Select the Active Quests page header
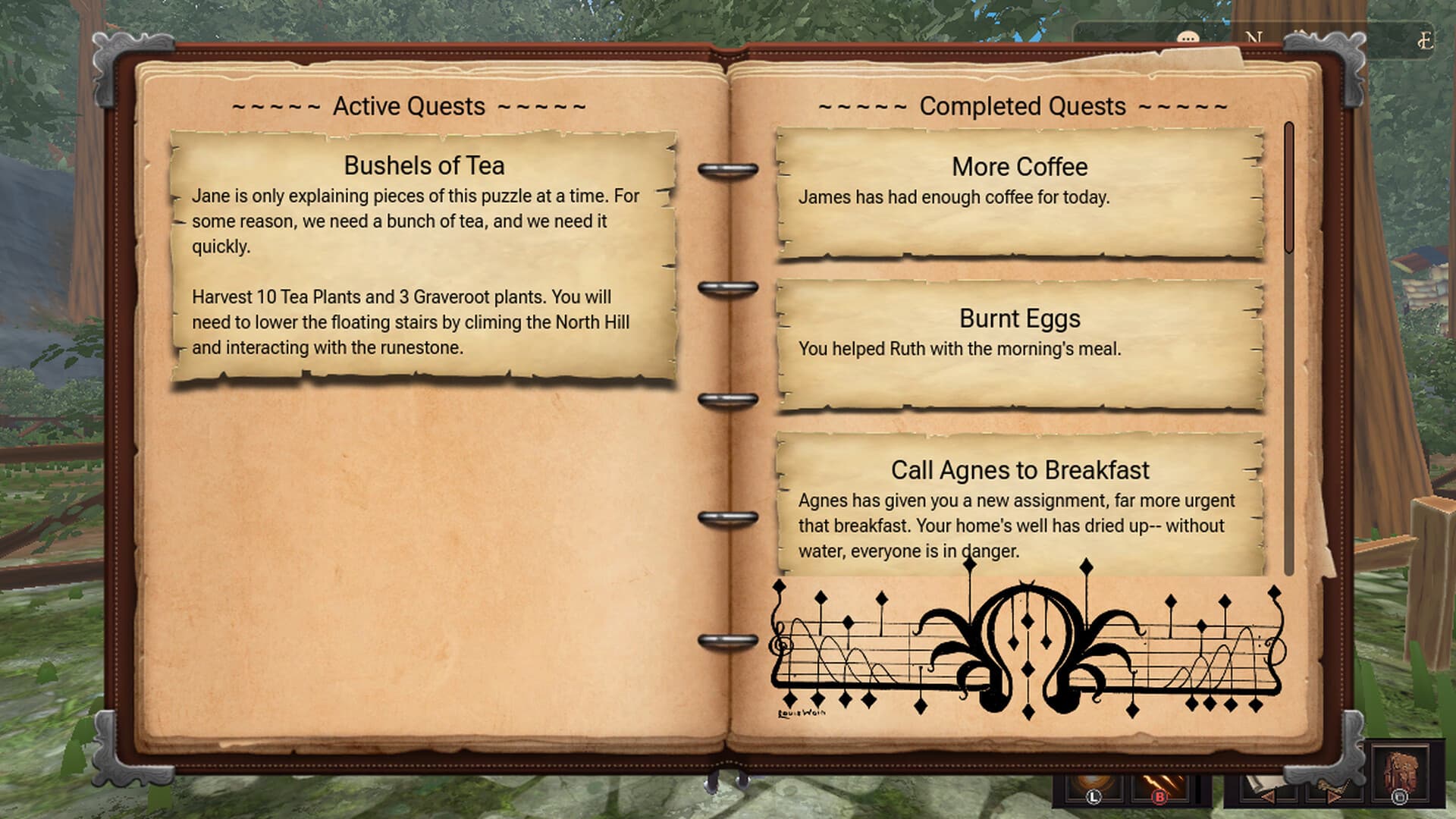Image resolution: width=1456 pixels, height=819 pixels. click(x=409, y=106)
